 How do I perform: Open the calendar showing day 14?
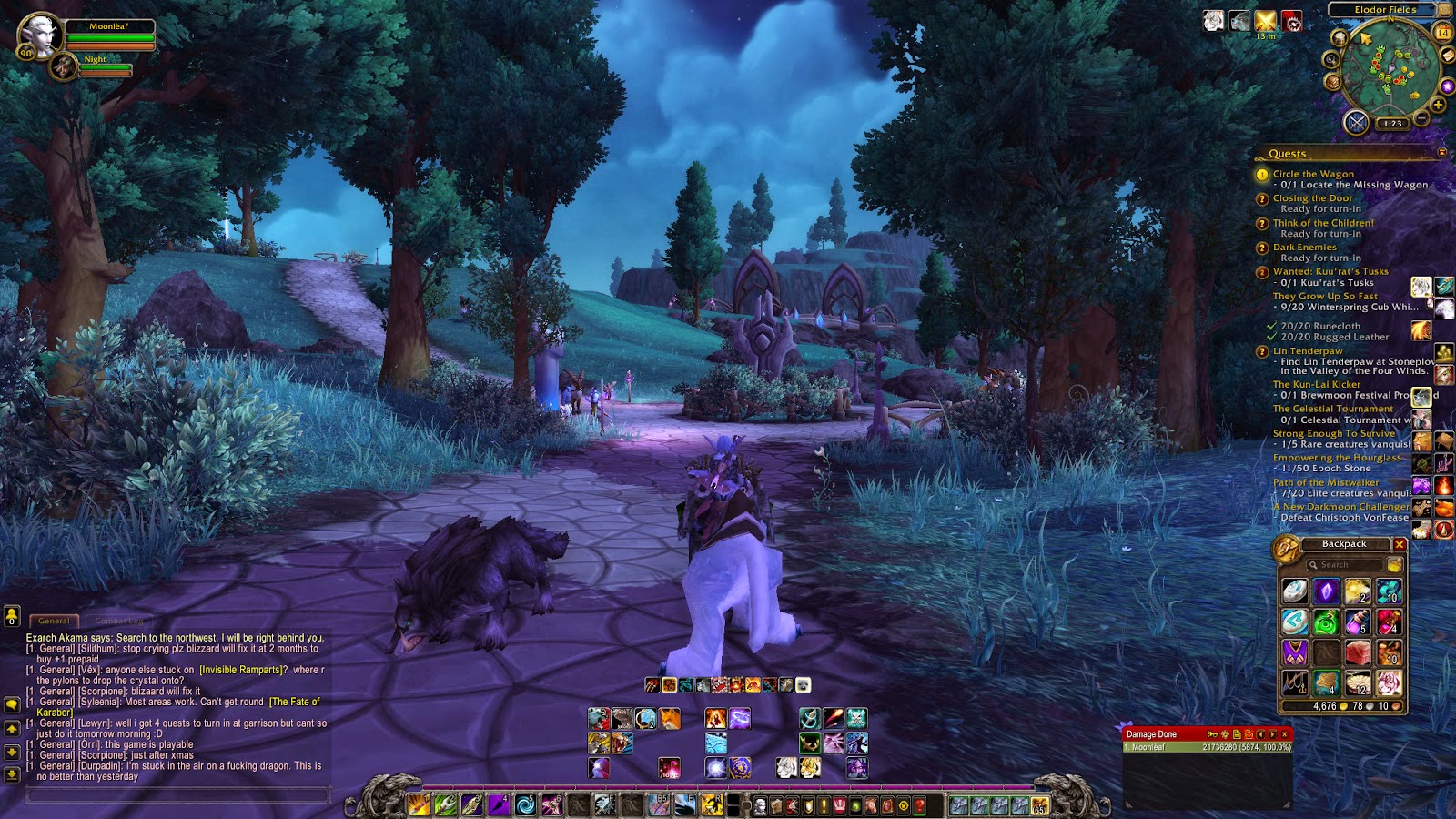(x=1442, y=33)
